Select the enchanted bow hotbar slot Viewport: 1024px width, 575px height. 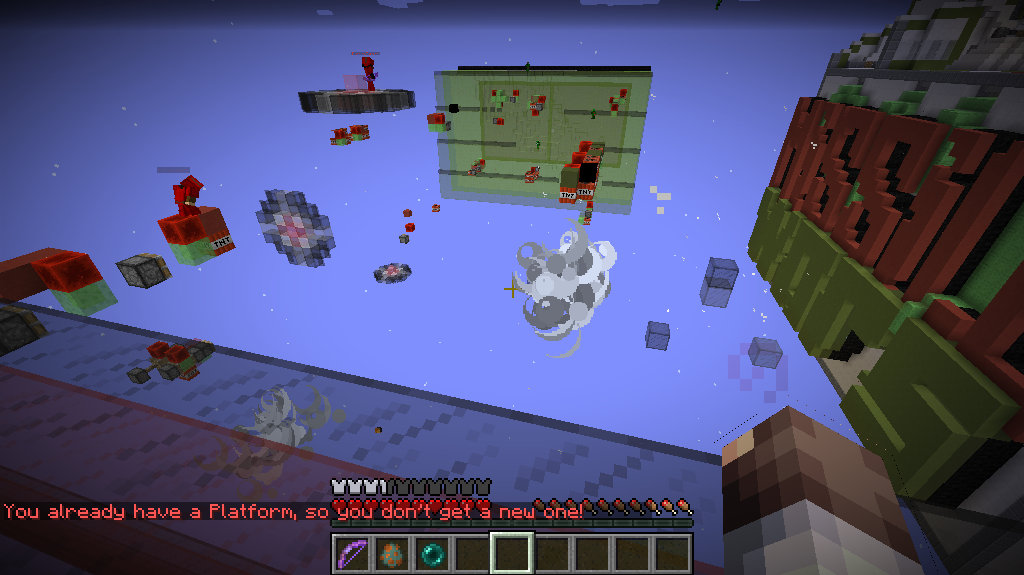coord(351,553)
